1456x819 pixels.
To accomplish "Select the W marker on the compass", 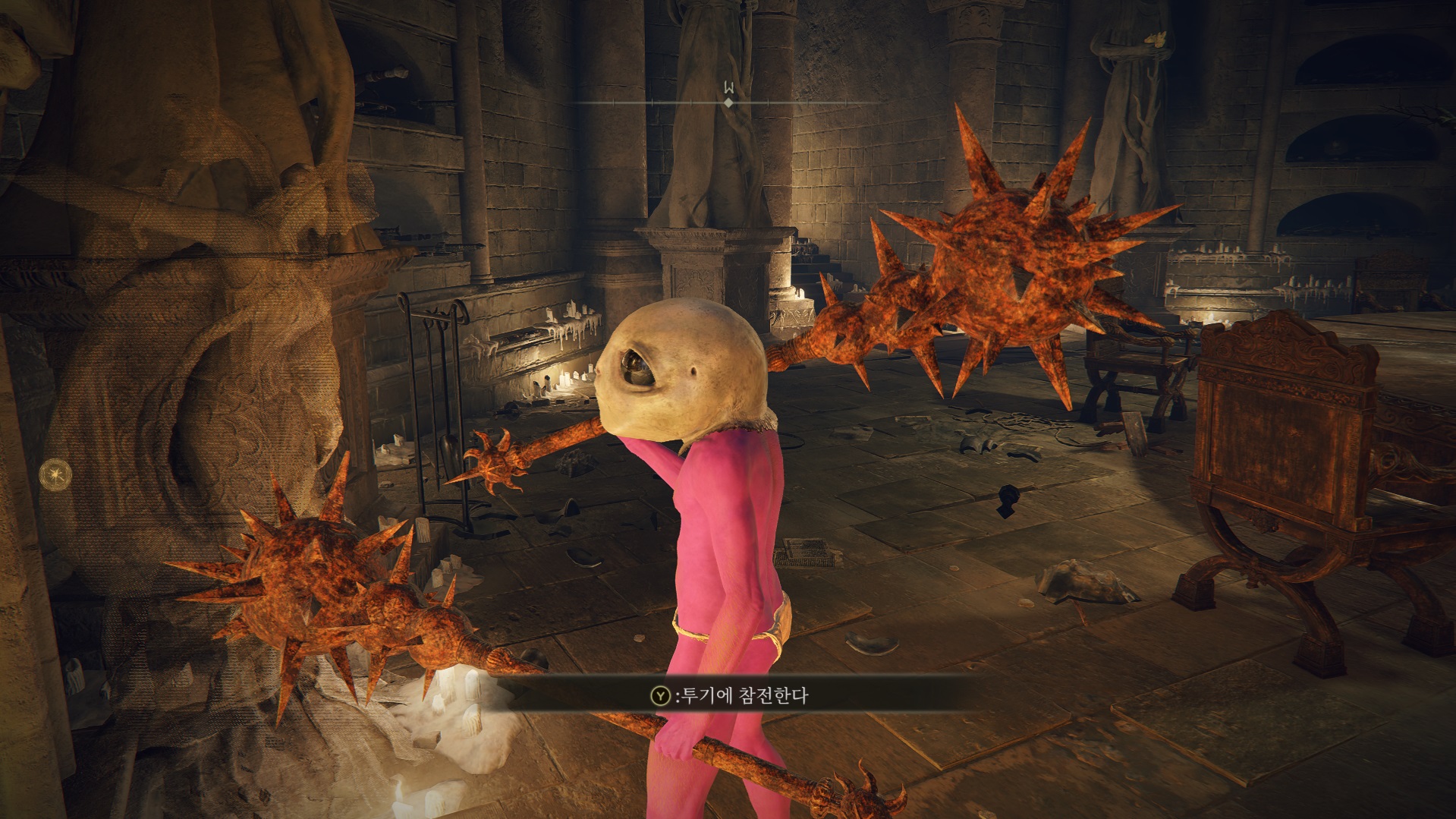I will coord(728,89).
